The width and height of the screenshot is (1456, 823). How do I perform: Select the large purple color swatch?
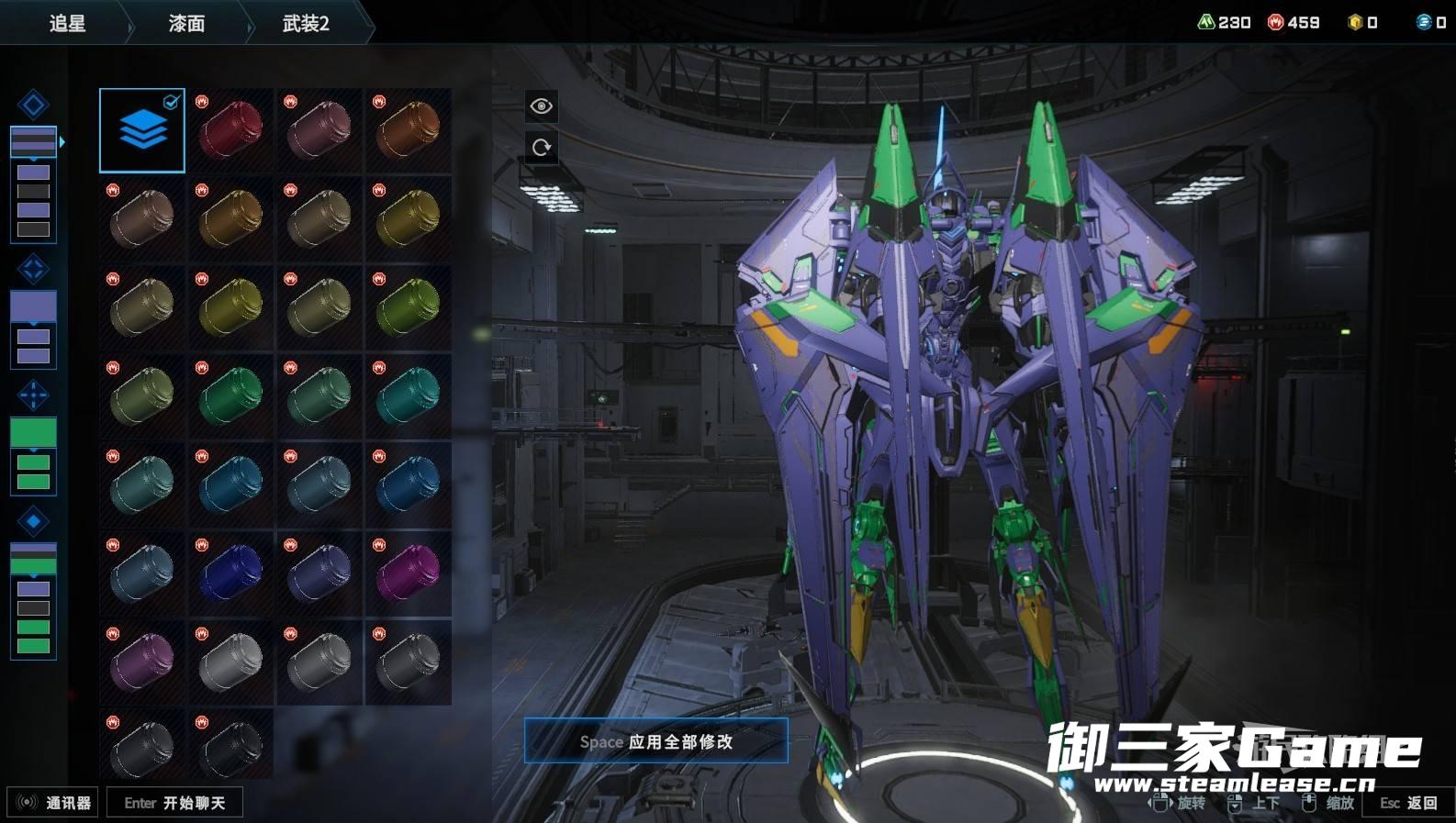pyautogui.click(x=33, y=306)
